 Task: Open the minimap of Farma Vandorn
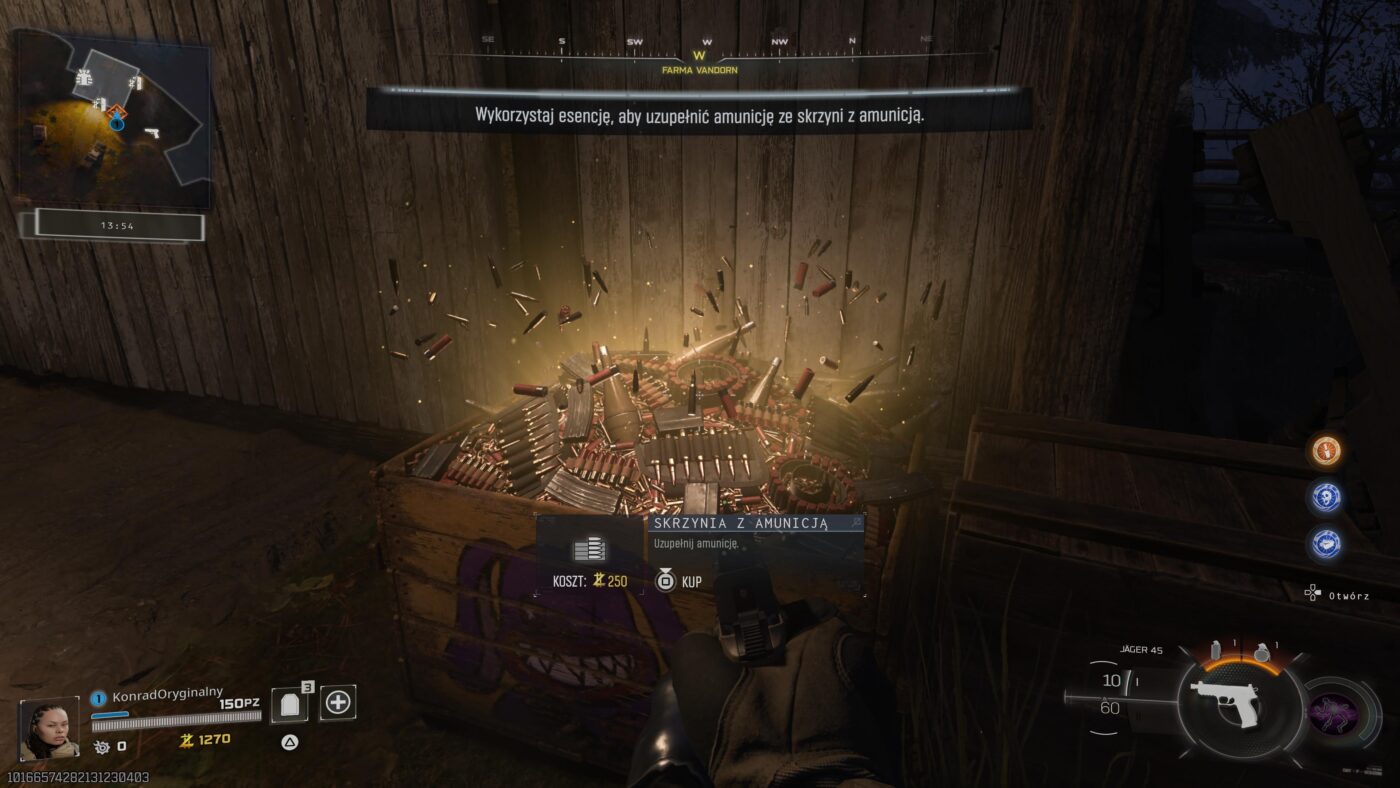(112, 118)
